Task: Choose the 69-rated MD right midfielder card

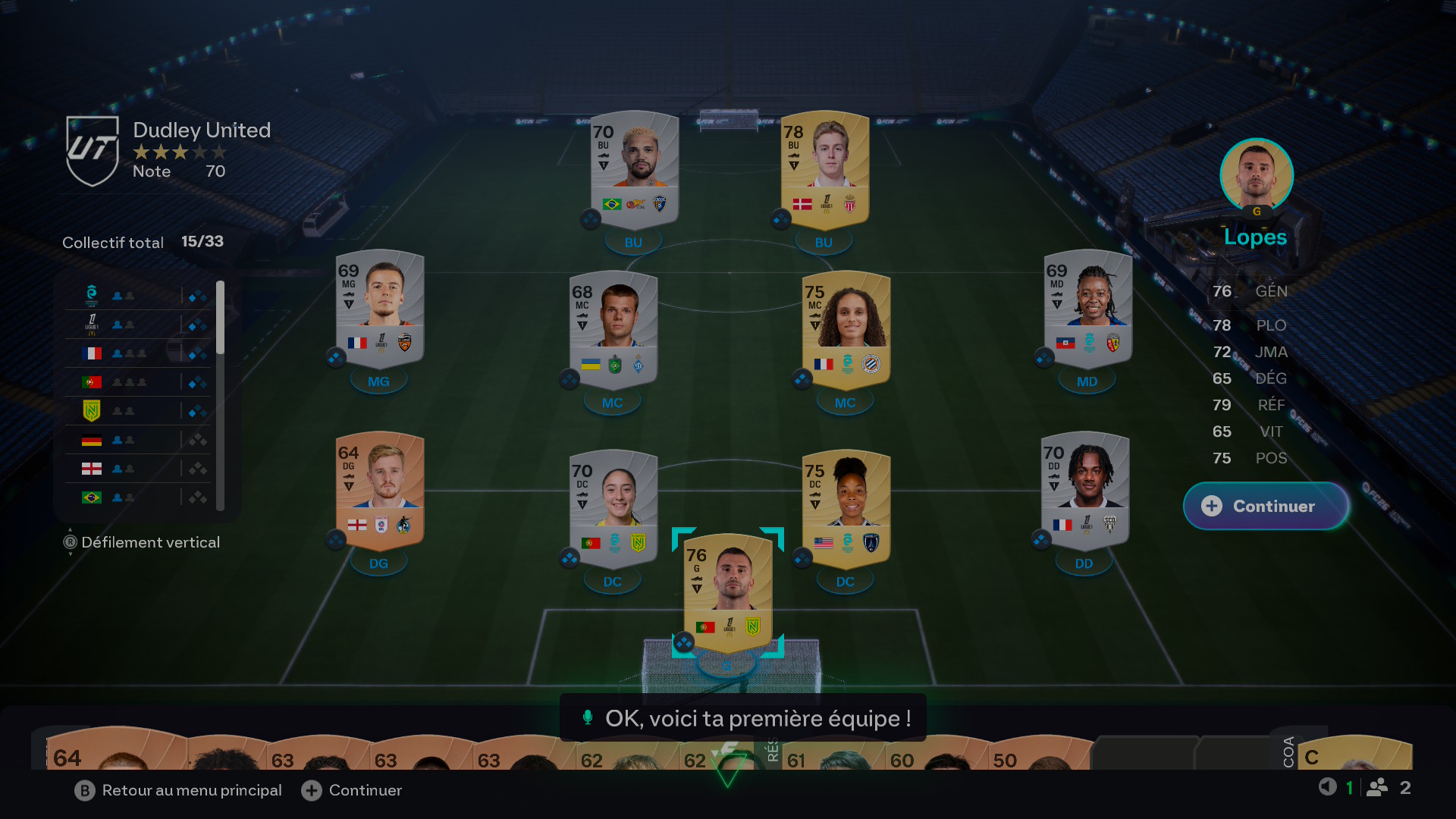Action: pos(1087,309)
